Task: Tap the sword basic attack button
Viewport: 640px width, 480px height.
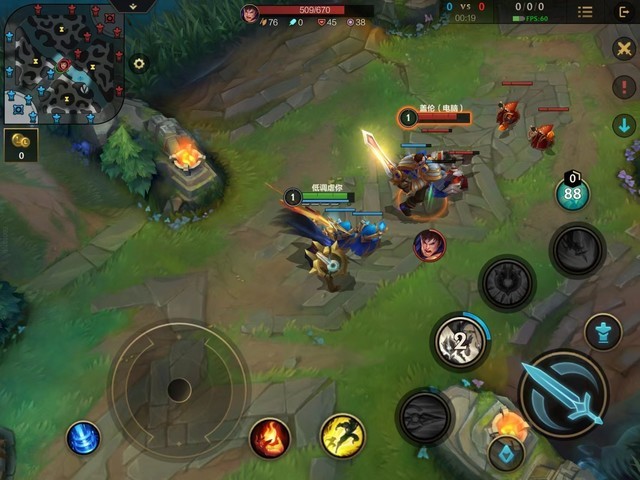Action: [565, 393]
